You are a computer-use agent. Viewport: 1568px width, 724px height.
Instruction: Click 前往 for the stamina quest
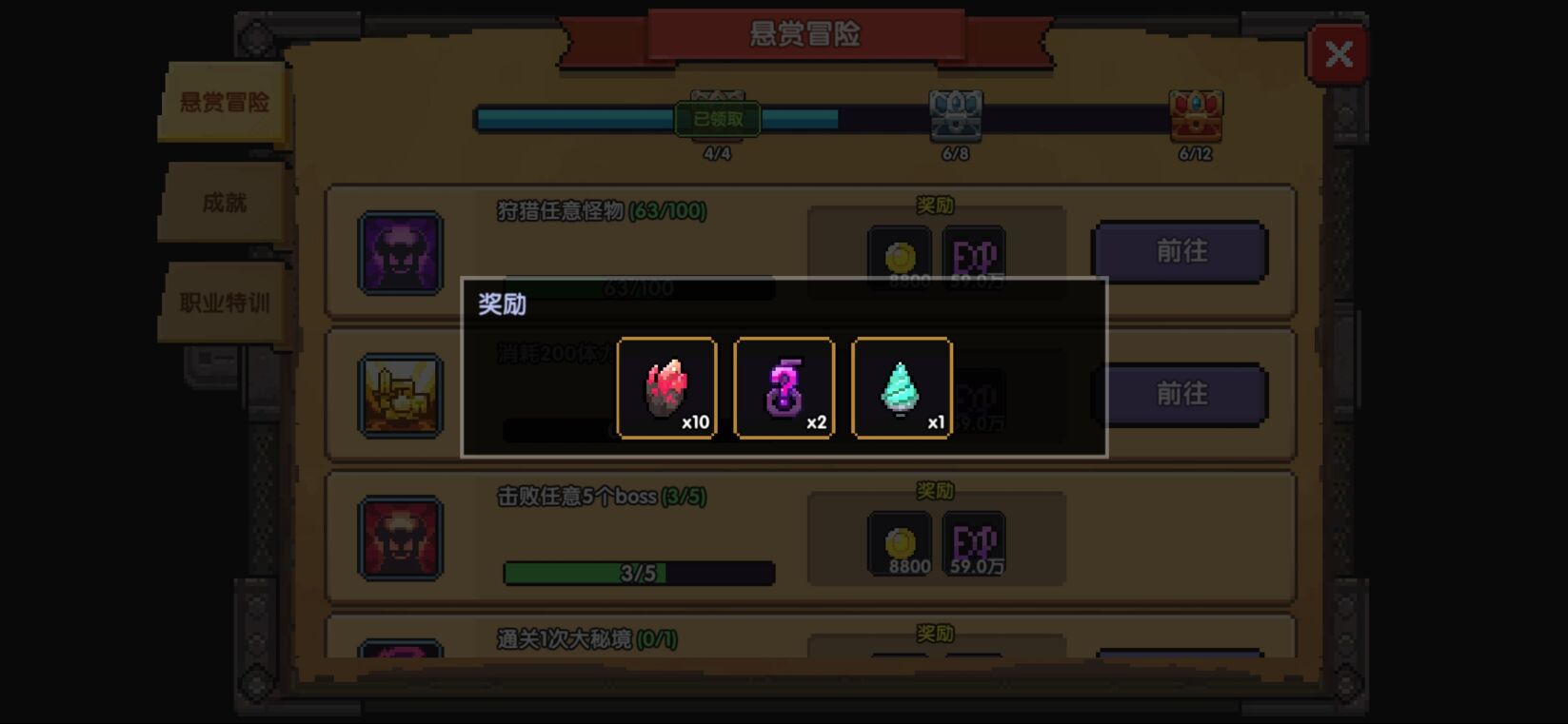click(1180, 394)
